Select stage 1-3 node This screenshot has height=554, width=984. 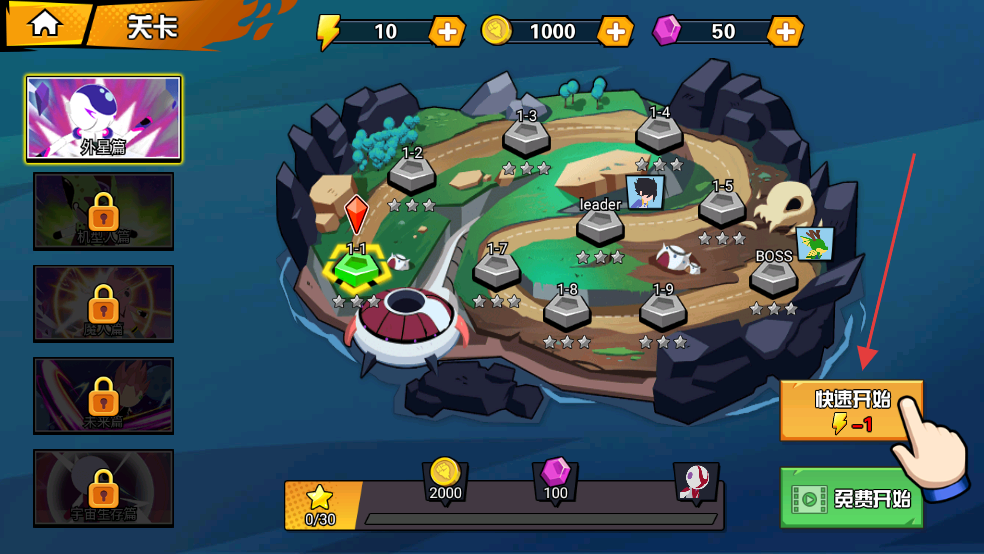tap(526, 137)
